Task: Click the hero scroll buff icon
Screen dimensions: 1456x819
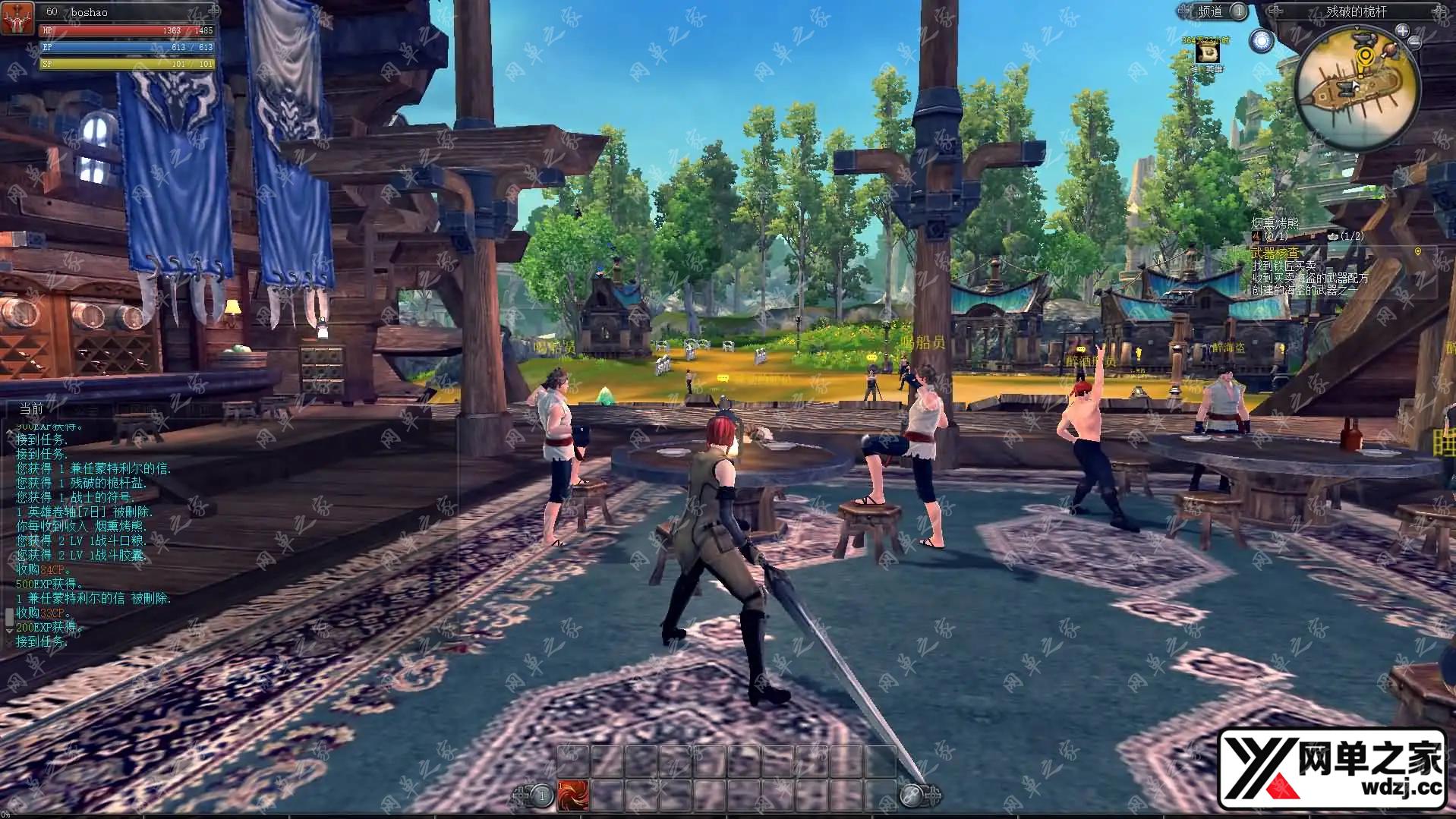Action: coord(1206,52)
